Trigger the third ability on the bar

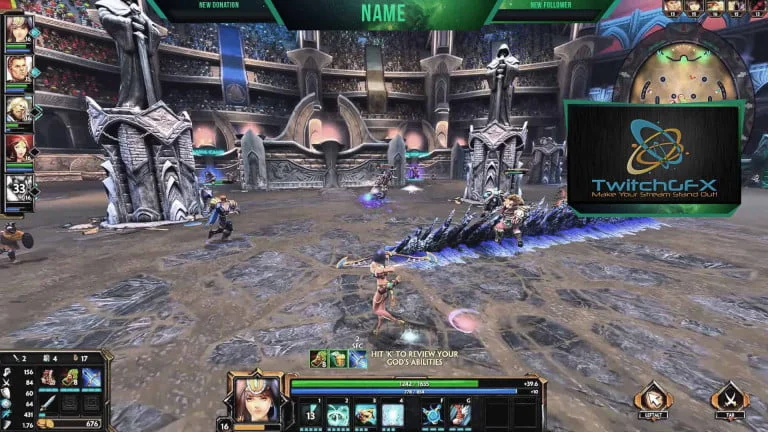click(x=364, y=413)
